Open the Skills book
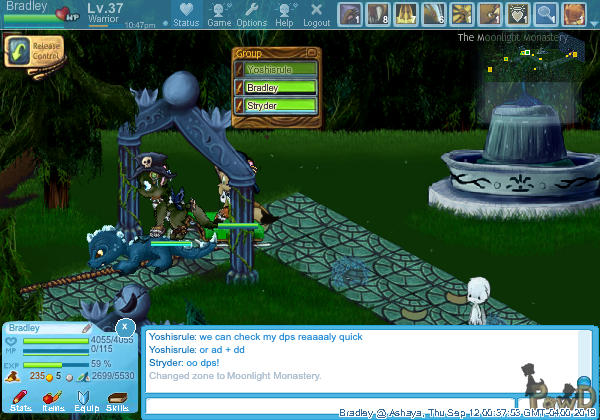The height and width of the screenshot is (420, 600). click(x=118, y=401)
